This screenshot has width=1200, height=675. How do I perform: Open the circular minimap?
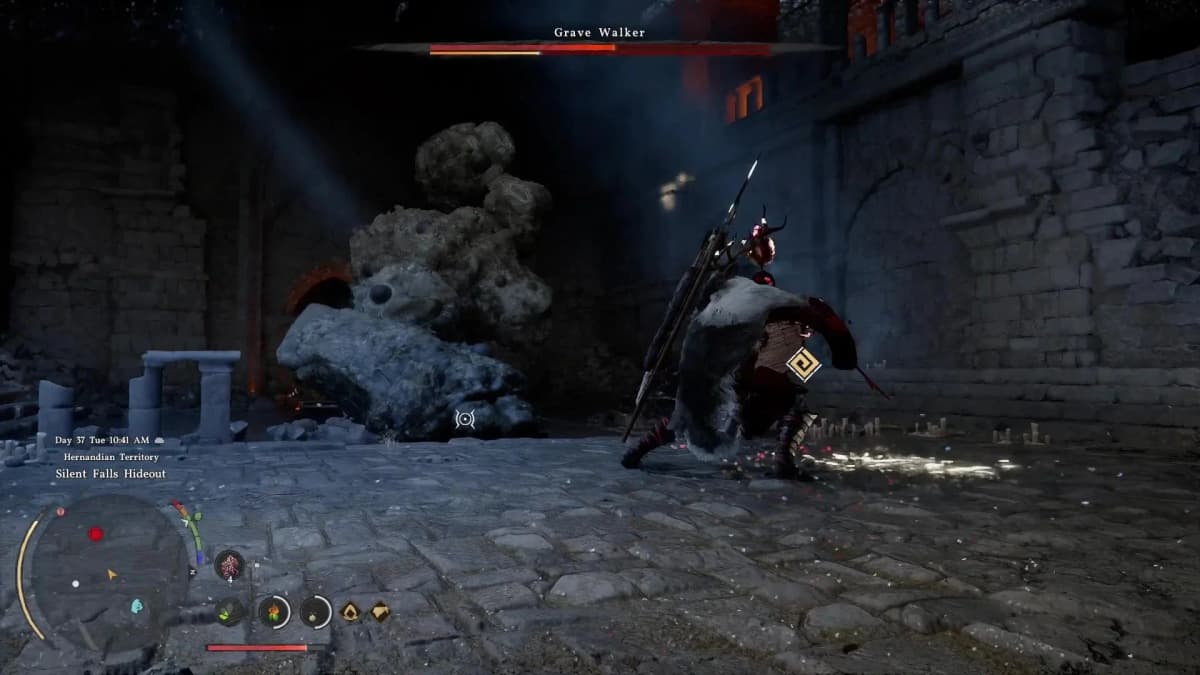coord(104,571)
